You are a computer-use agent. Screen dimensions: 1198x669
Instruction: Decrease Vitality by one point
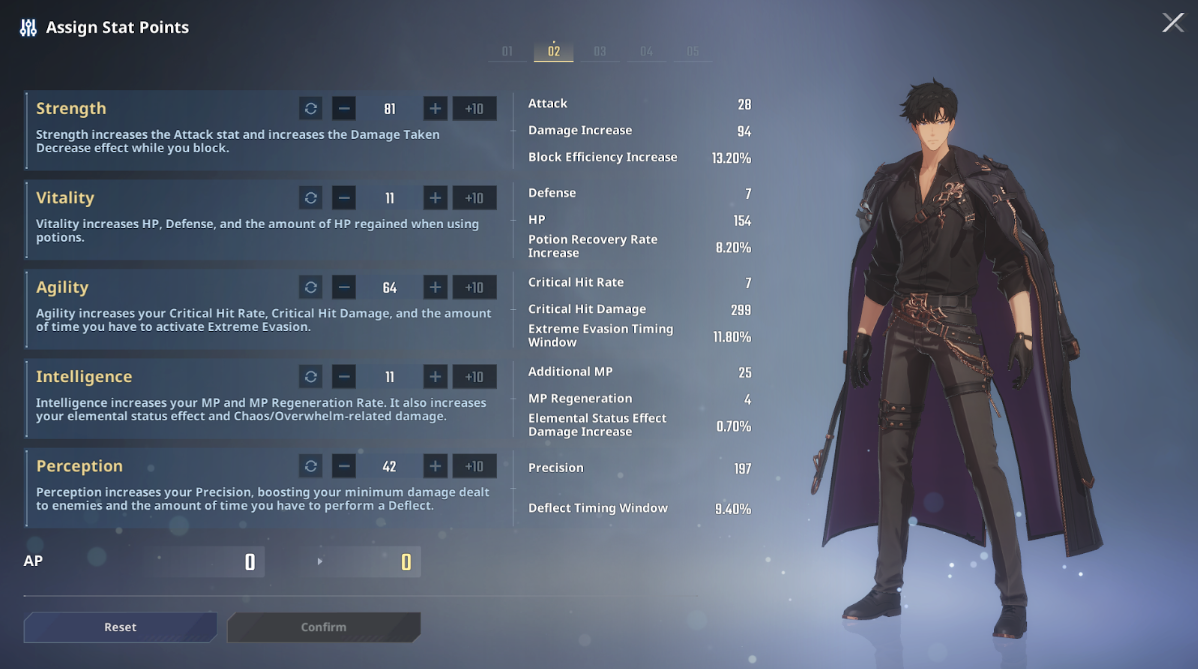344,198
